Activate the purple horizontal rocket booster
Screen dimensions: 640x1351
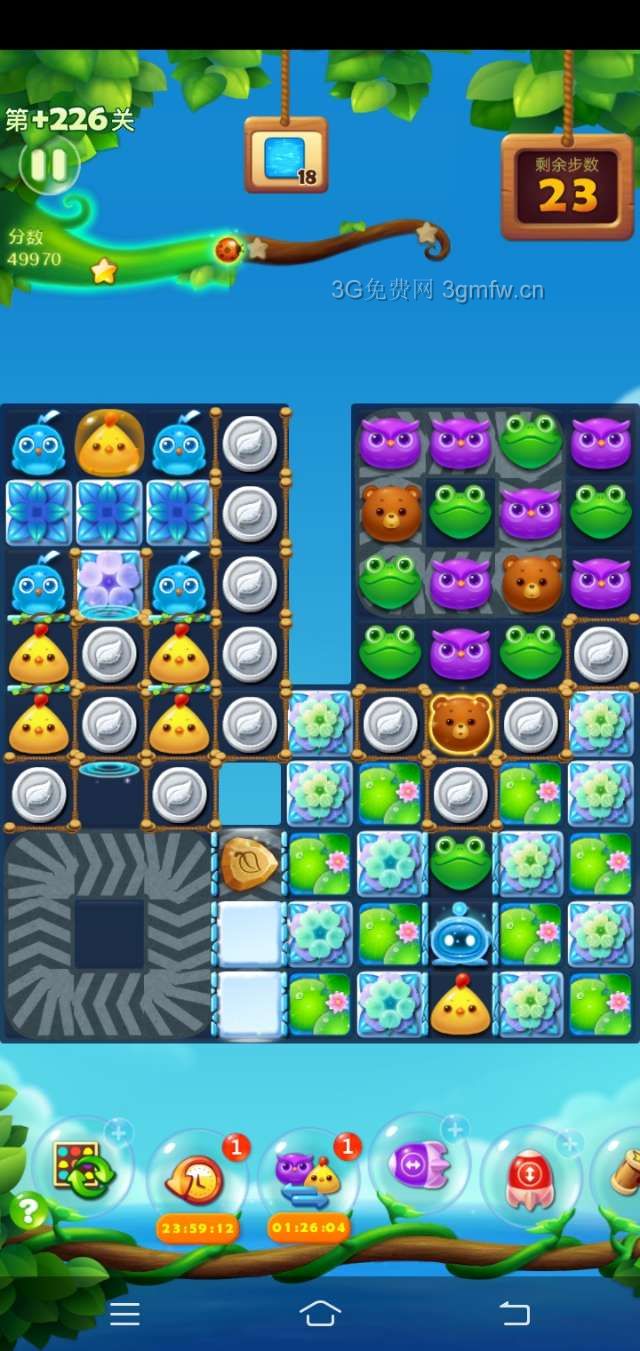[418, 1165]
